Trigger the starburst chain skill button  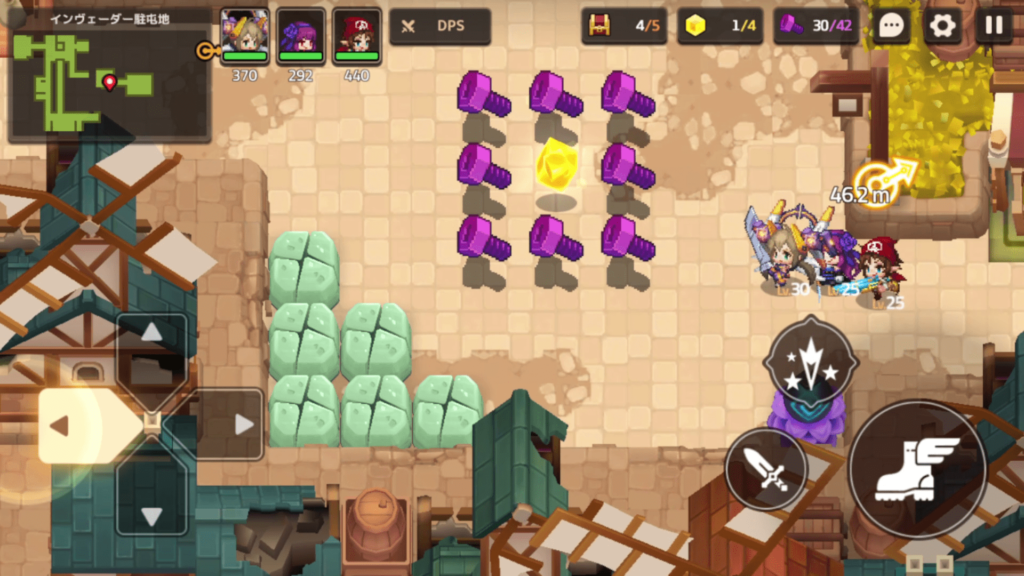click(810, 361)
